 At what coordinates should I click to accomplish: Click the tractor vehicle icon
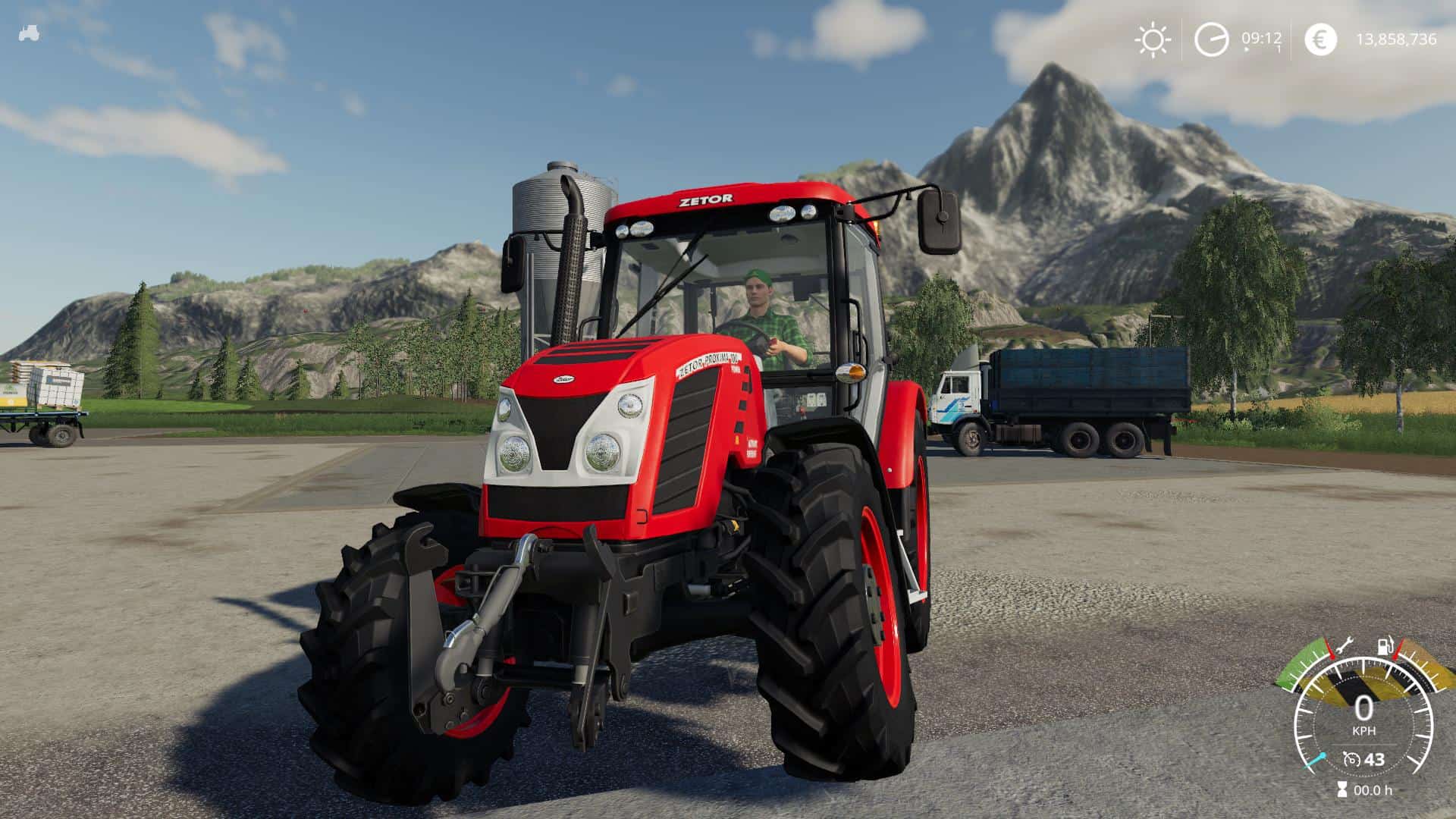pyautogui.click(x=30, y=33)
